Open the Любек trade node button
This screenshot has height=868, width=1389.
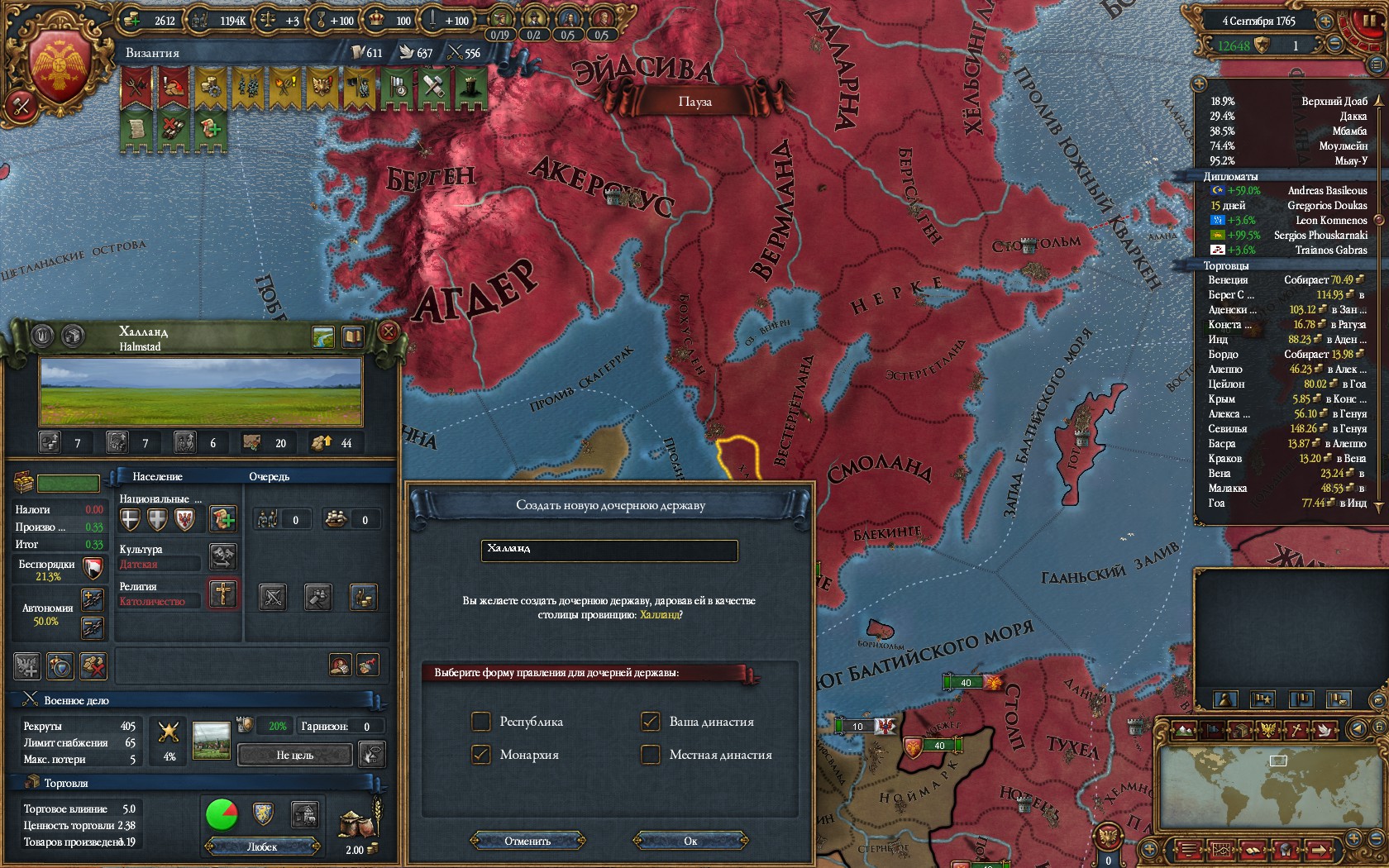pyautogui.click(x=262, y=847)
